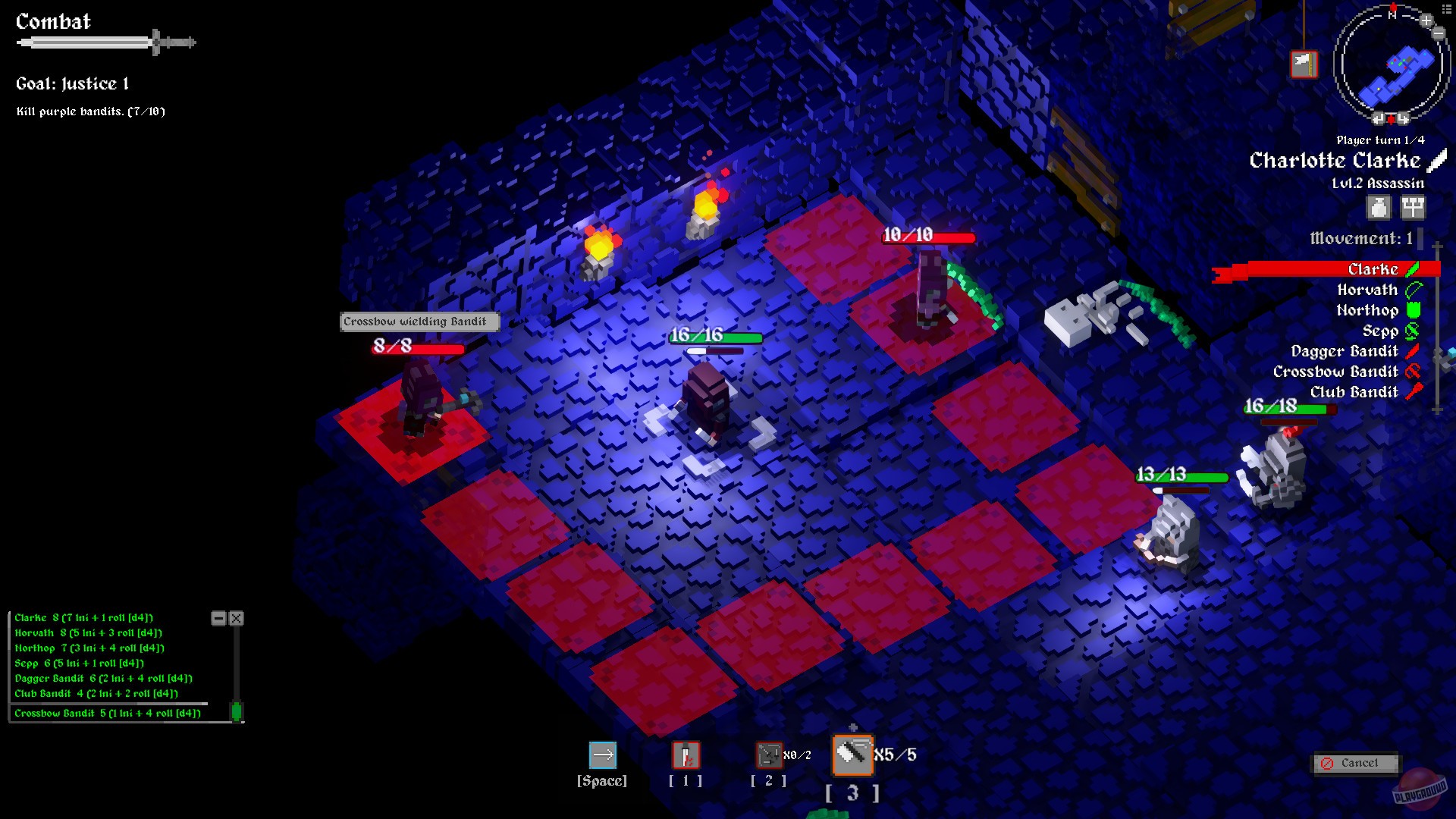Minimize the initiative order panel
This screenshot has height=819, width=1456.
218,618
